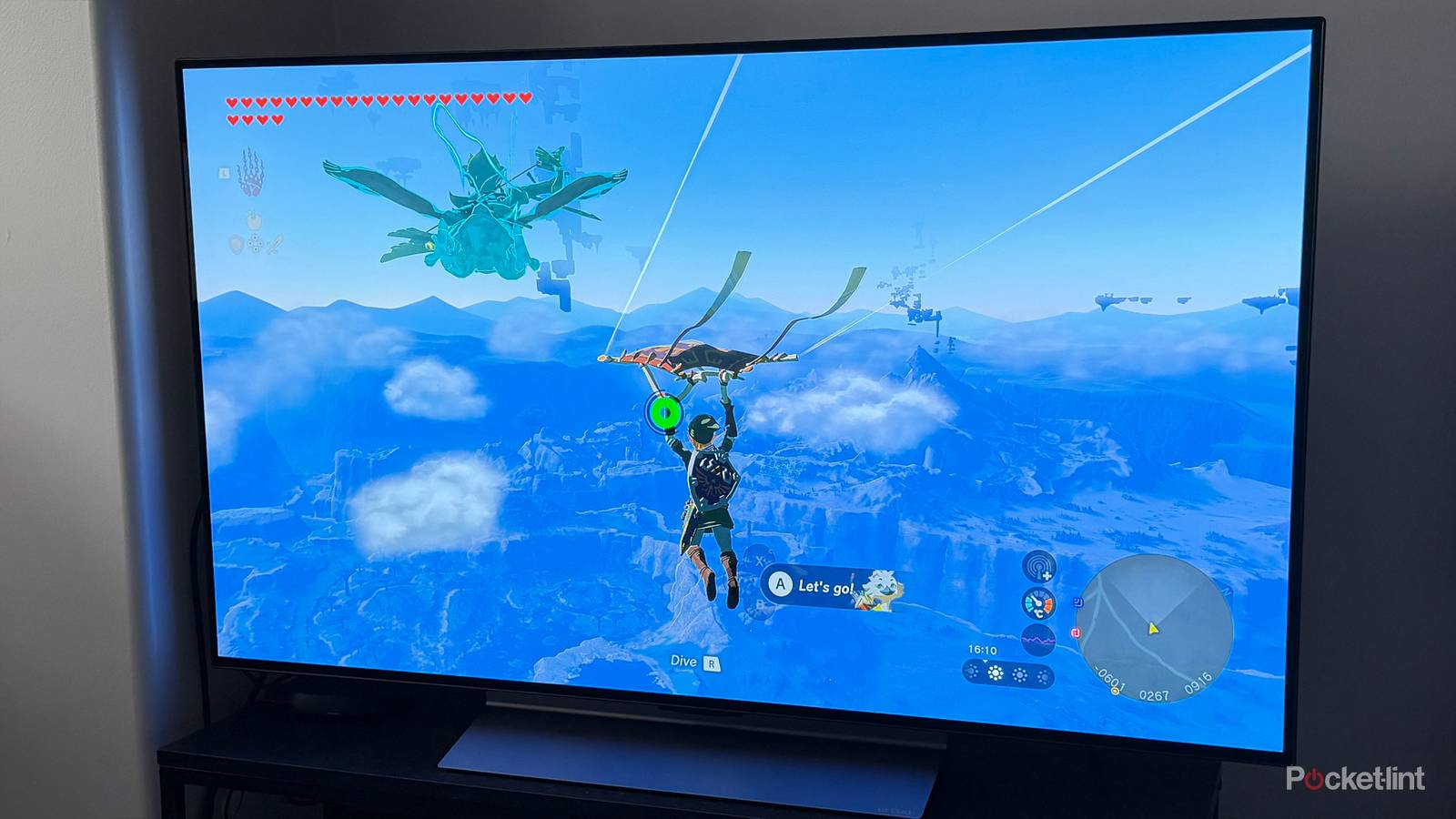The image size is (1456, 819).
Task: Select the temperature gauge icon
Action: [1037, 602]
